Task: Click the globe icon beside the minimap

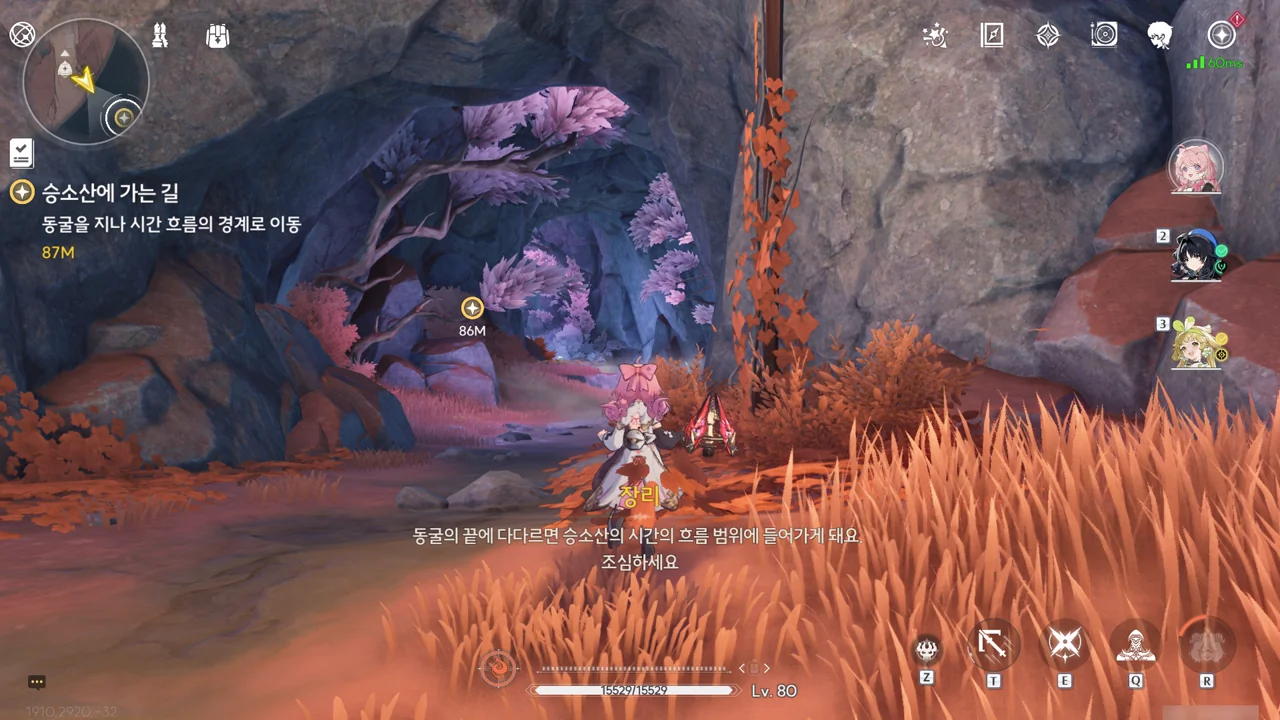Action: (x=22, y=35)
